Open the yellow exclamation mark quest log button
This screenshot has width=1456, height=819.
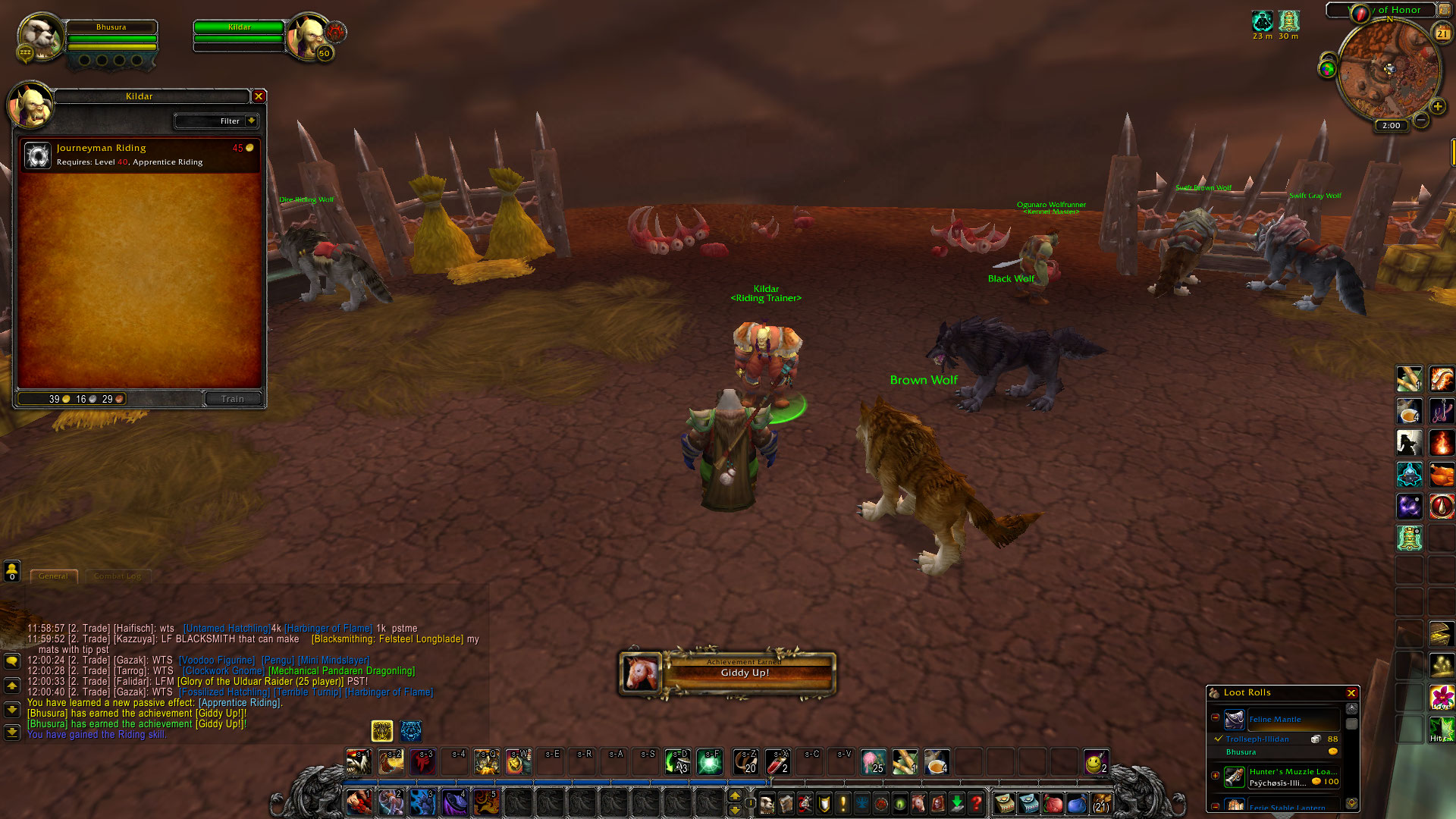843,802
